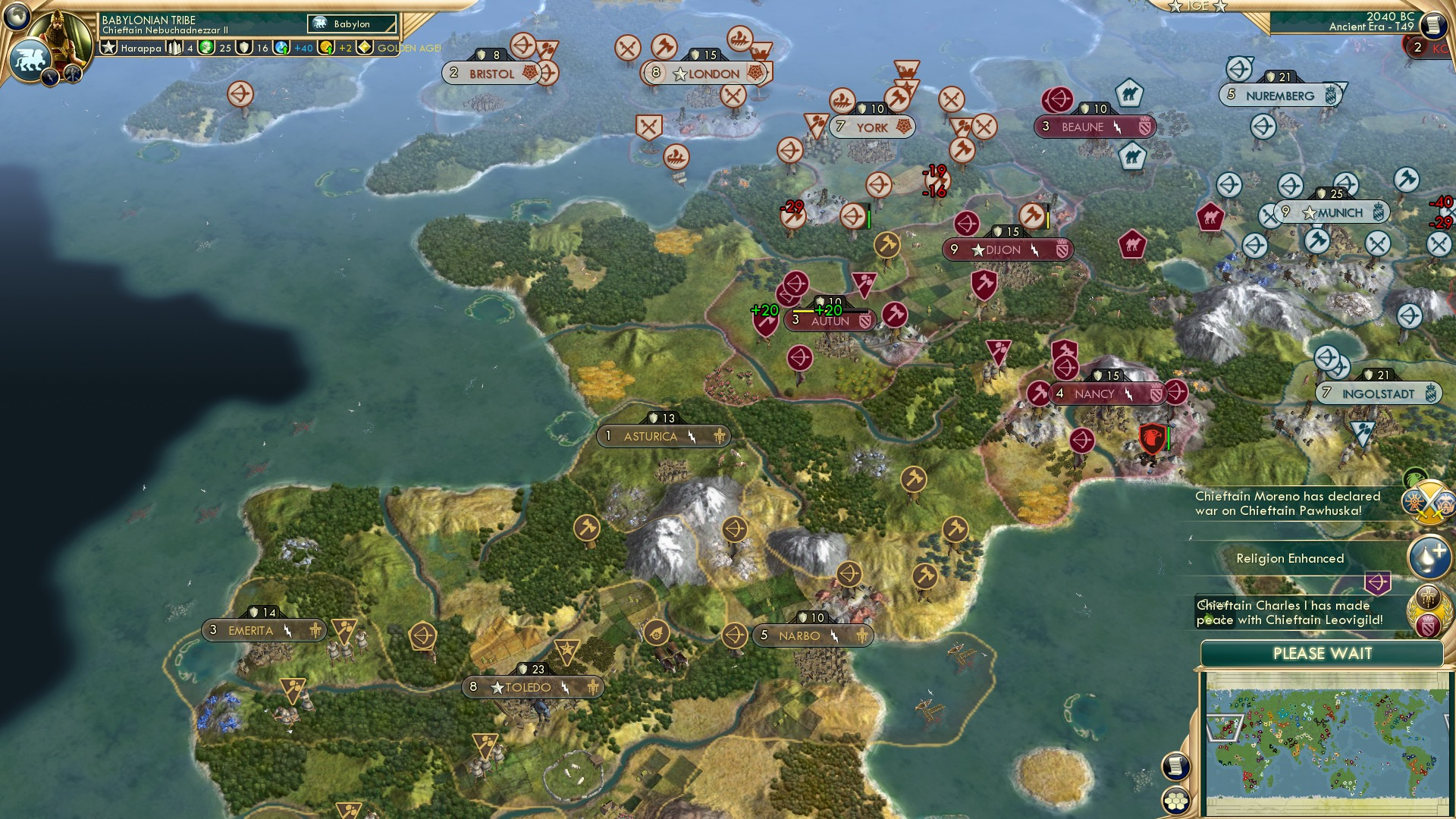Image resolution: width=1456 pixels, height=819 pixels.
Task: Open the crossed-swords war declaration notification icon
Action: (1427, 504)
